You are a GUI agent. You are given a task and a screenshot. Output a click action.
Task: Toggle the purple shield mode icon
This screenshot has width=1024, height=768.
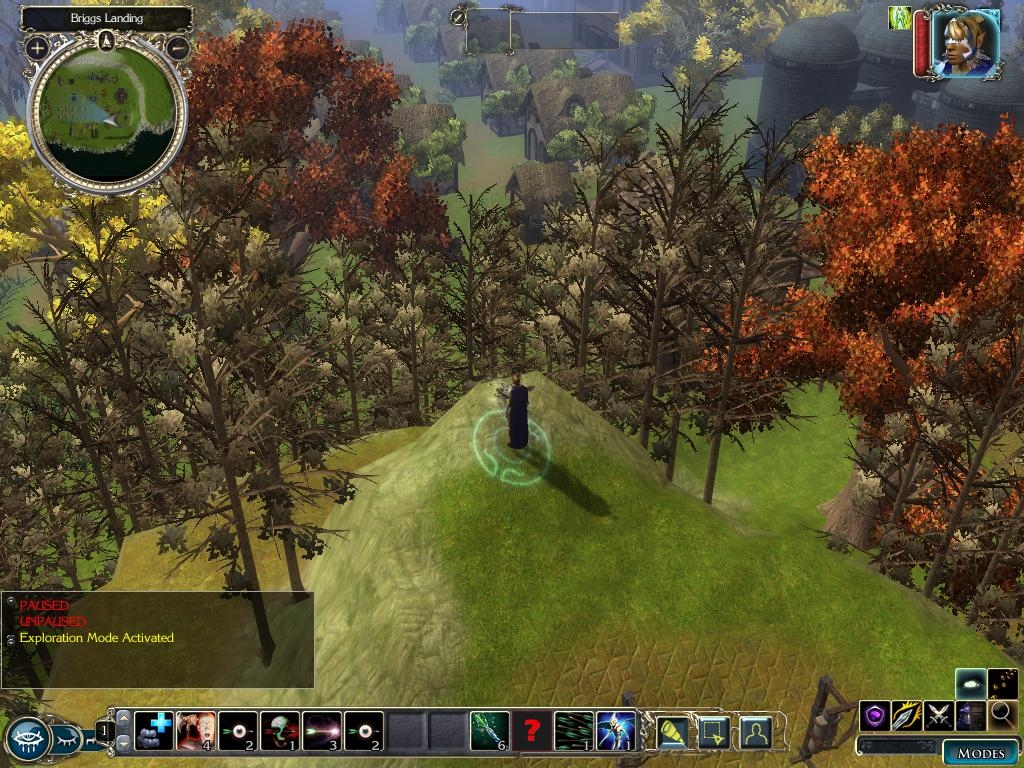point(875,715)
